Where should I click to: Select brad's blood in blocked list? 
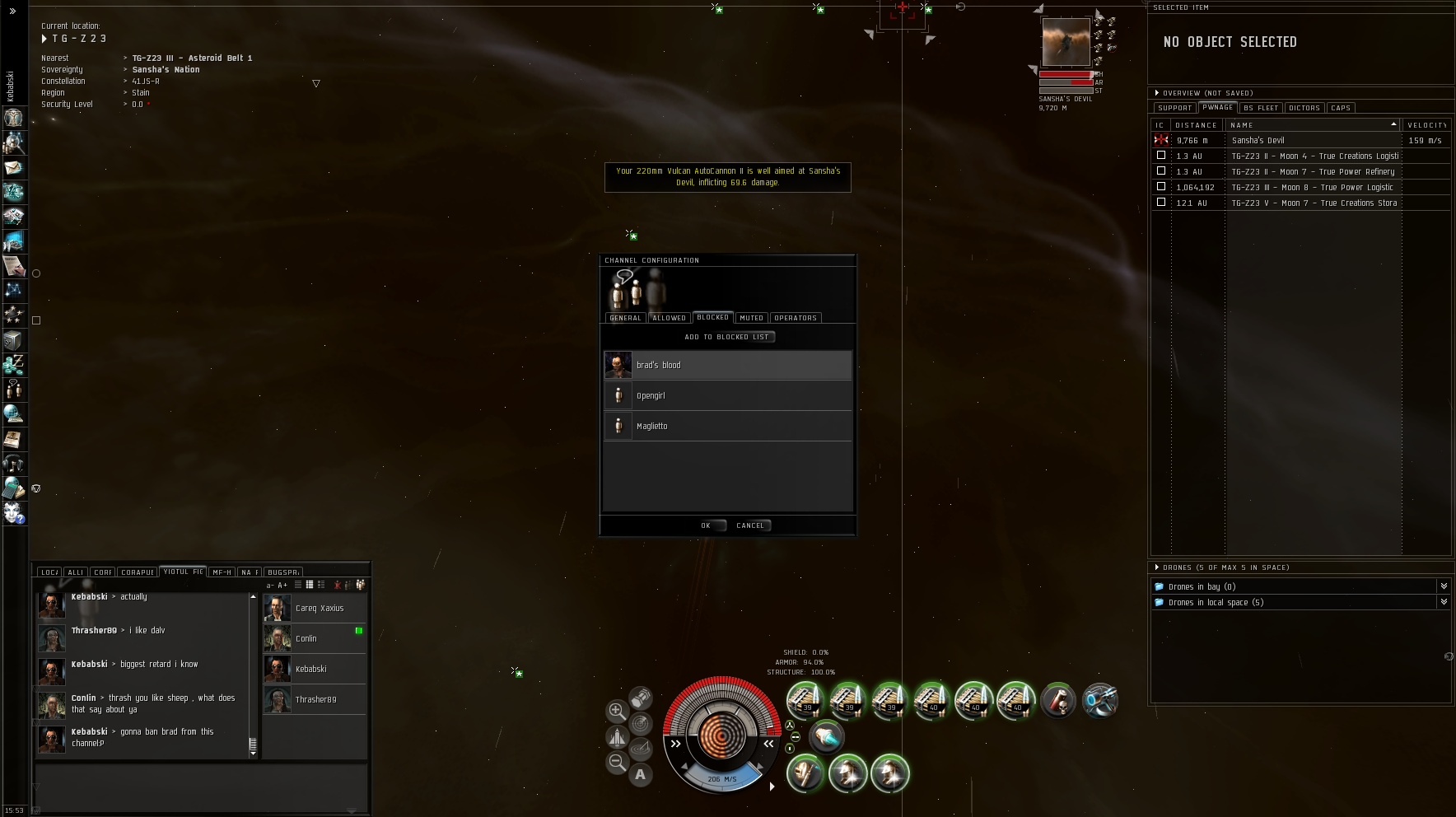click(728, 365)
